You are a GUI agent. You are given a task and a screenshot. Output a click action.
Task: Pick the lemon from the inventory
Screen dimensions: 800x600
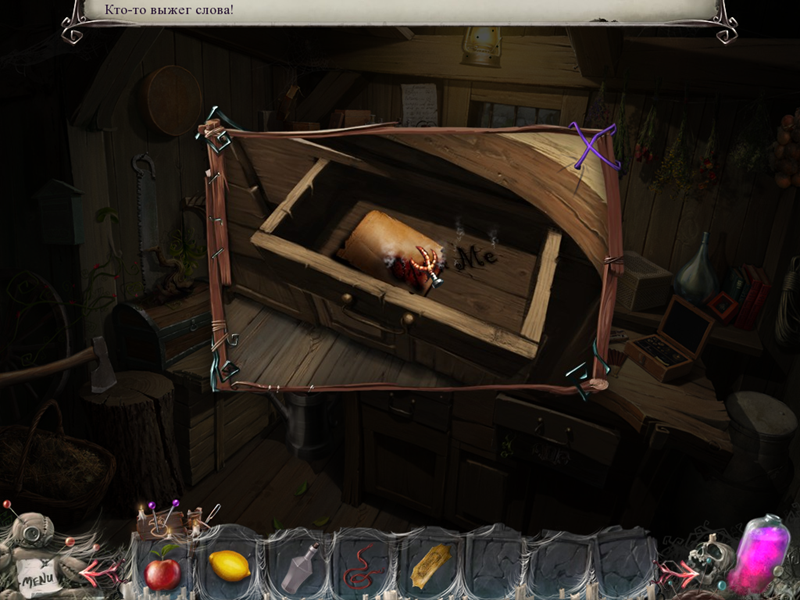coord(229,566)
